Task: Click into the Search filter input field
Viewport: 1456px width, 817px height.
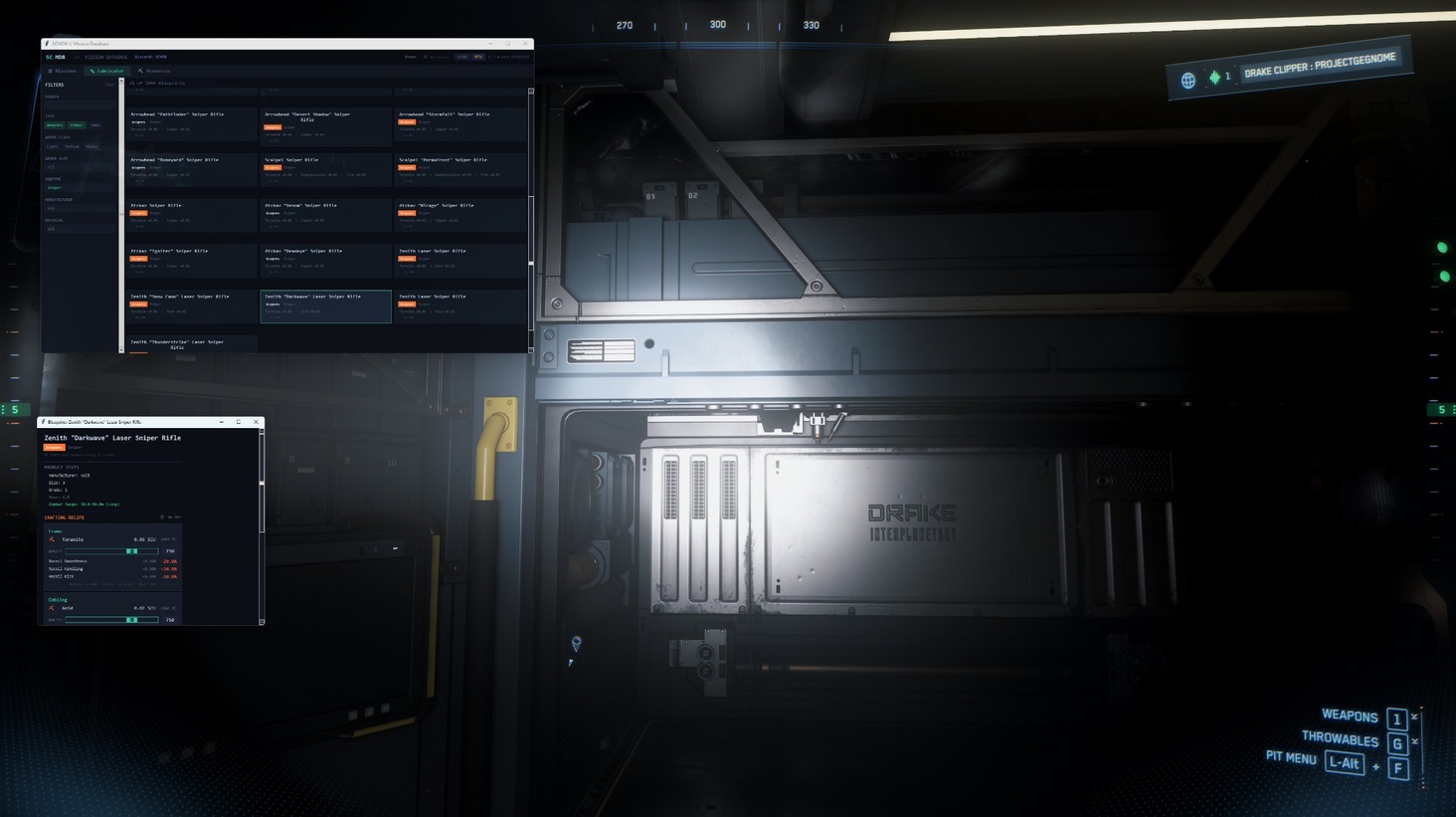Action: click(80, 104)
